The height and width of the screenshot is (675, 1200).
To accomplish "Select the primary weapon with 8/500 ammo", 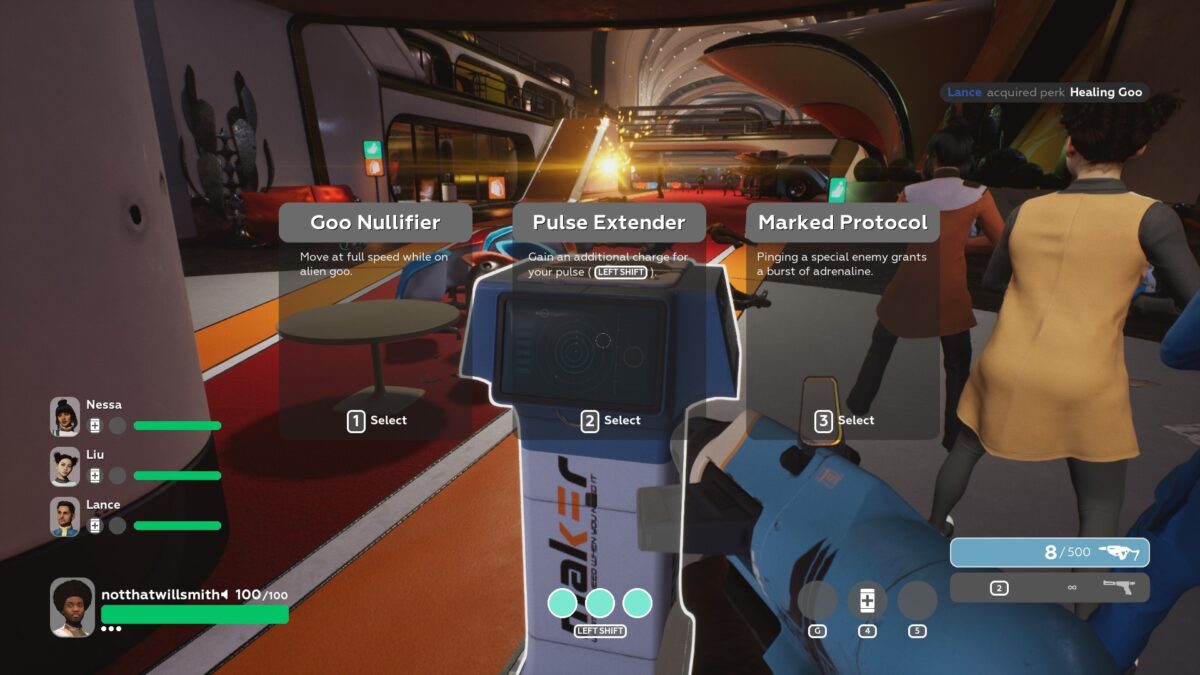I will pyautogui.click(x=1049, y=552).
